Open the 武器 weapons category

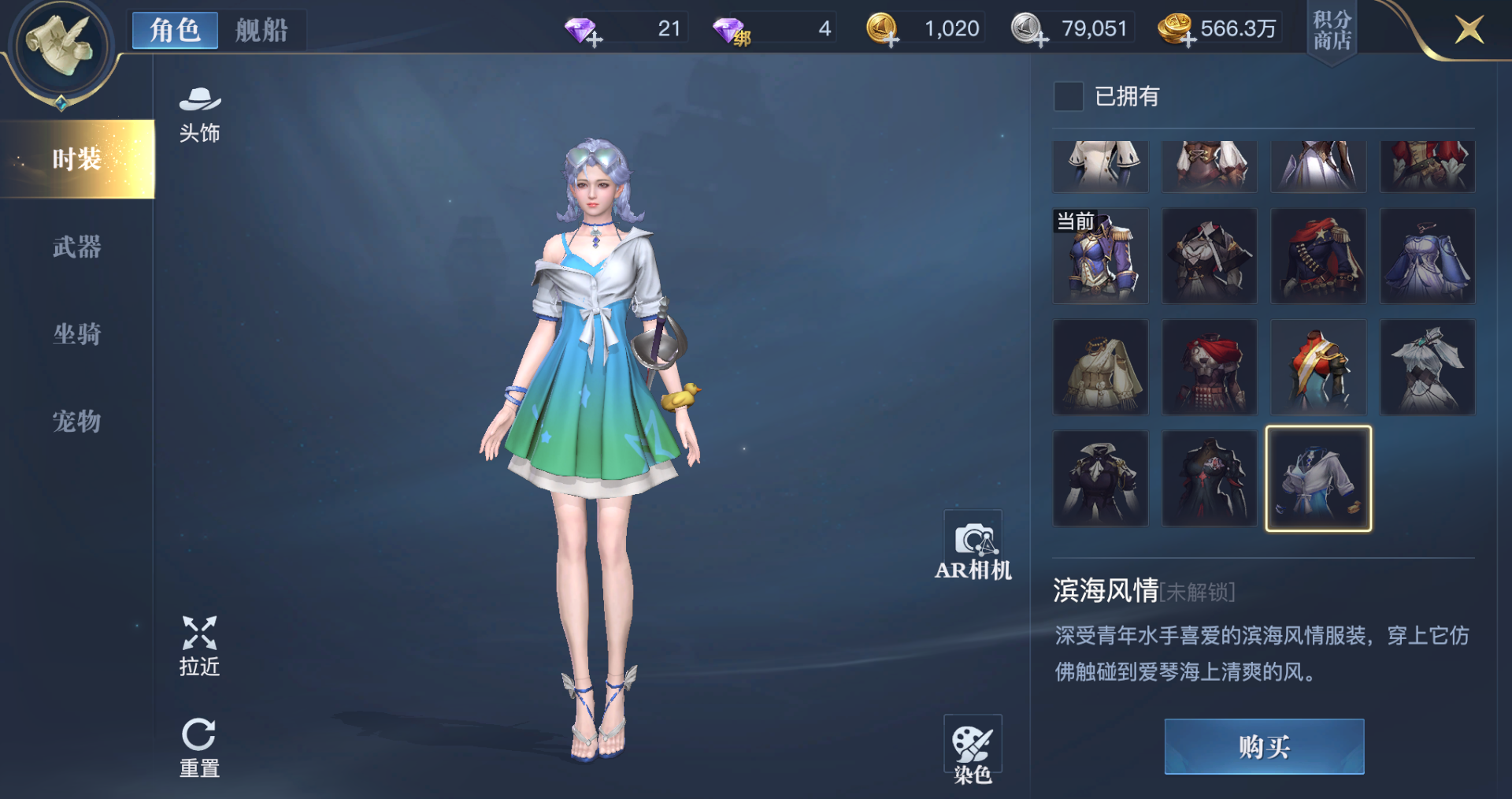point(76,247)
